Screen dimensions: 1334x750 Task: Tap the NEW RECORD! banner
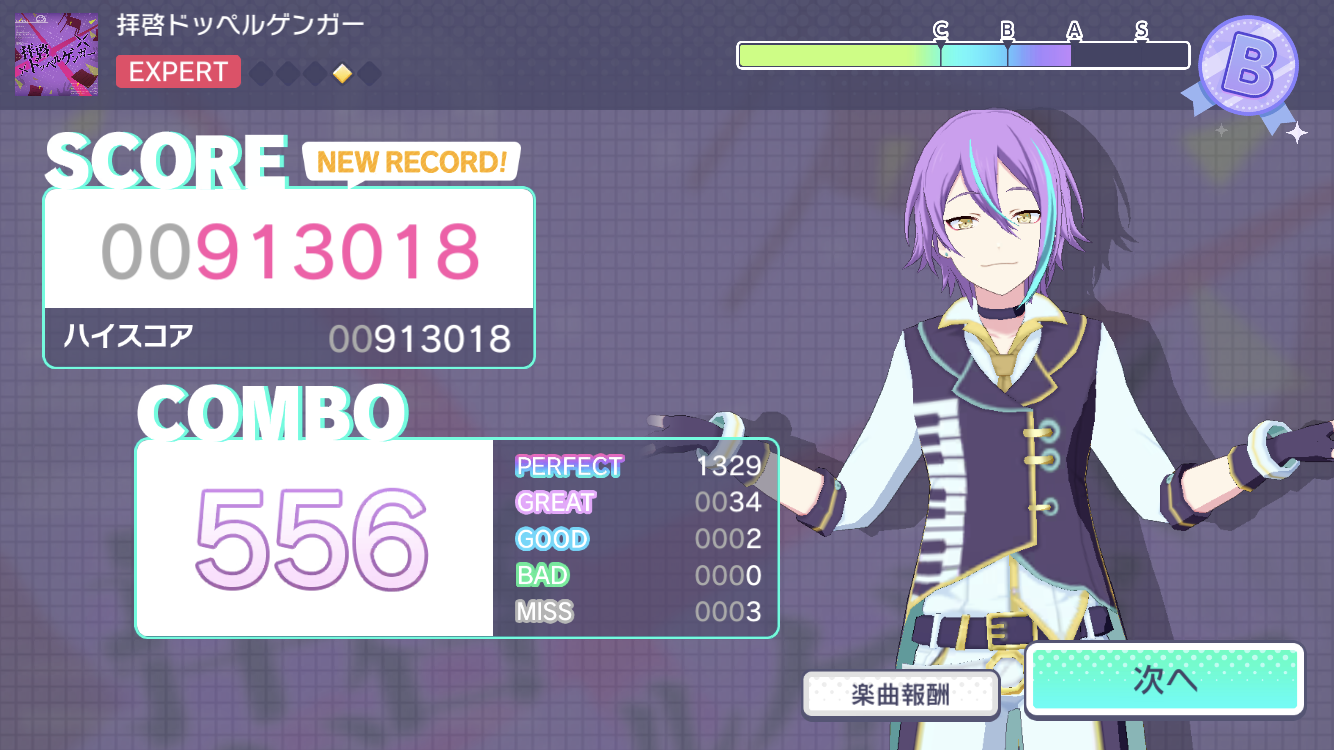pyautogui.click(x=410, y=162)
